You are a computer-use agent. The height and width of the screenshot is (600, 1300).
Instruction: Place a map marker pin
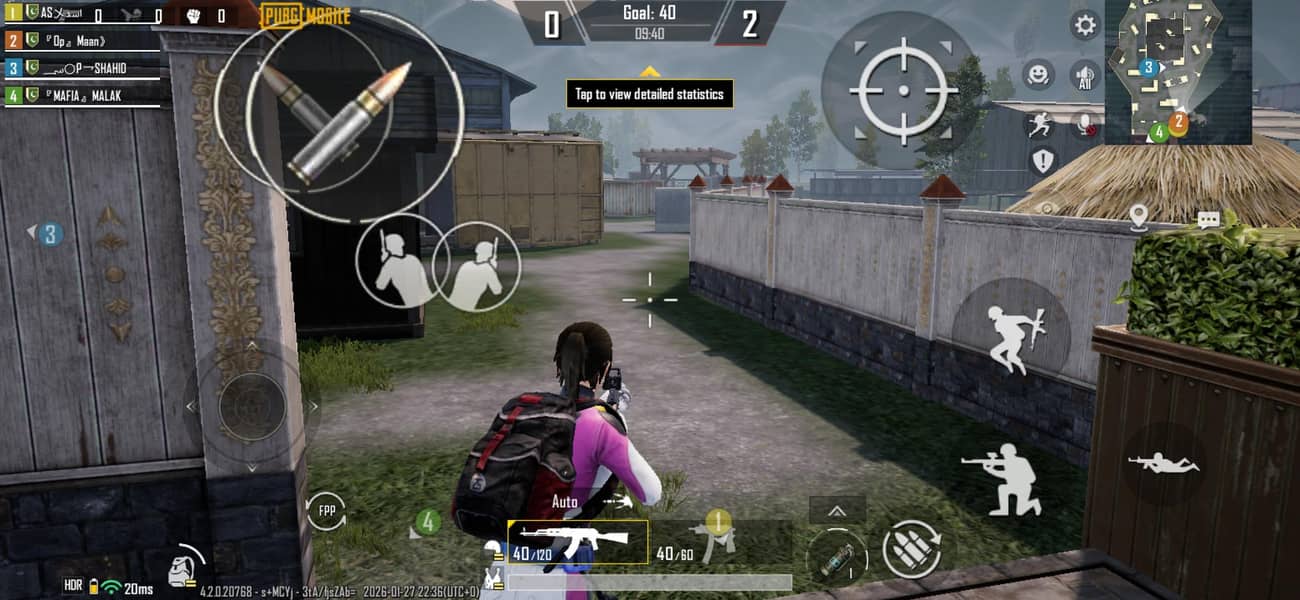(1138, 217)
